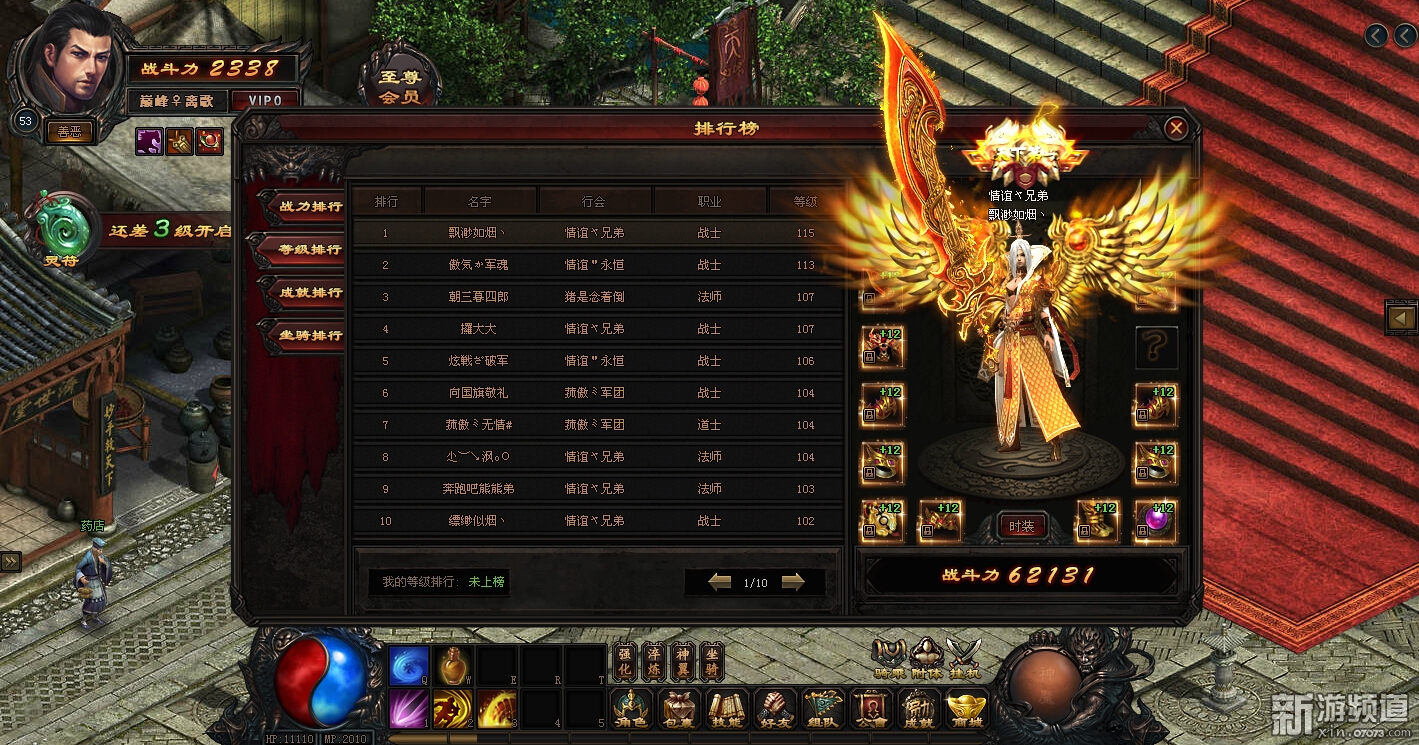The image size is (1419, 745).
Task: Open the 角色 character panel
Action: 631,709
